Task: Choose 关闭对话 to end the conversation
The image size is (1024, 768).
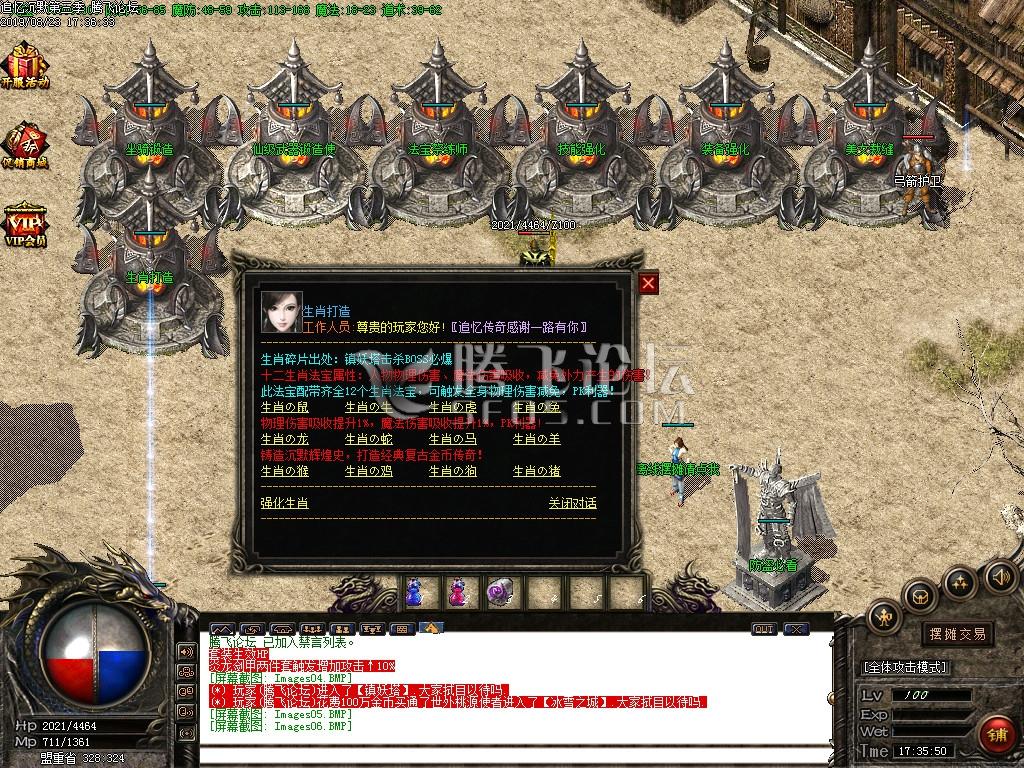Action: 572,503
